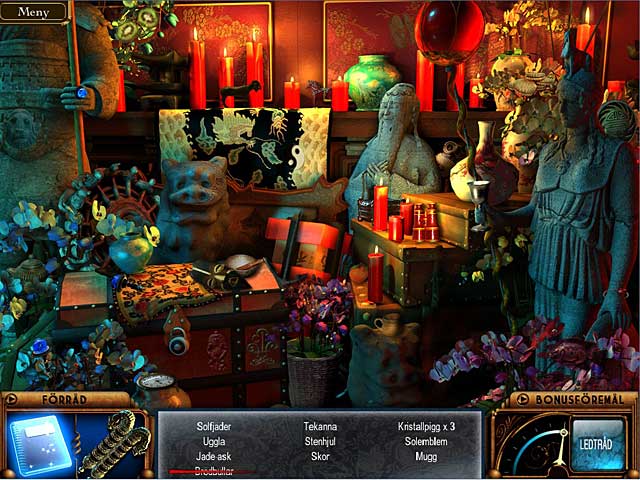Select Solemblem in the object list
Image resolution: width=640 pixels, height=480 pixels.
426,441
